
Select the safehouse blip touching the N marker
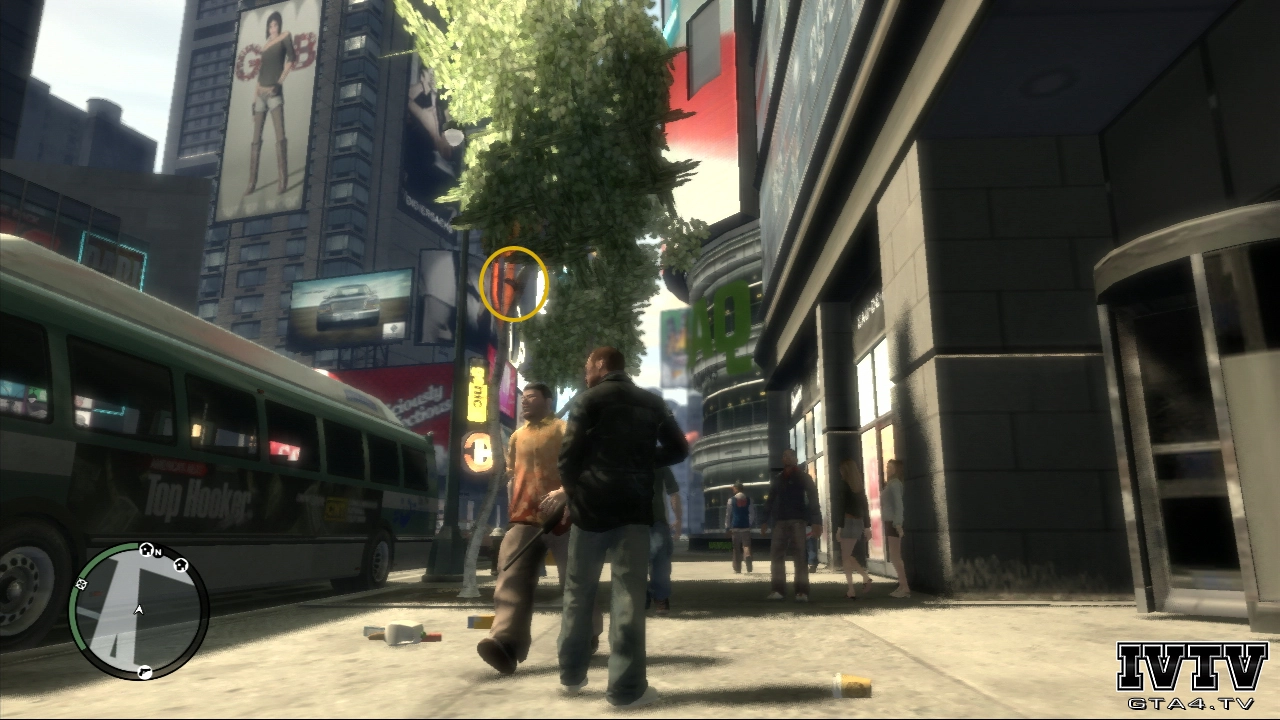[x=145, y=548]
